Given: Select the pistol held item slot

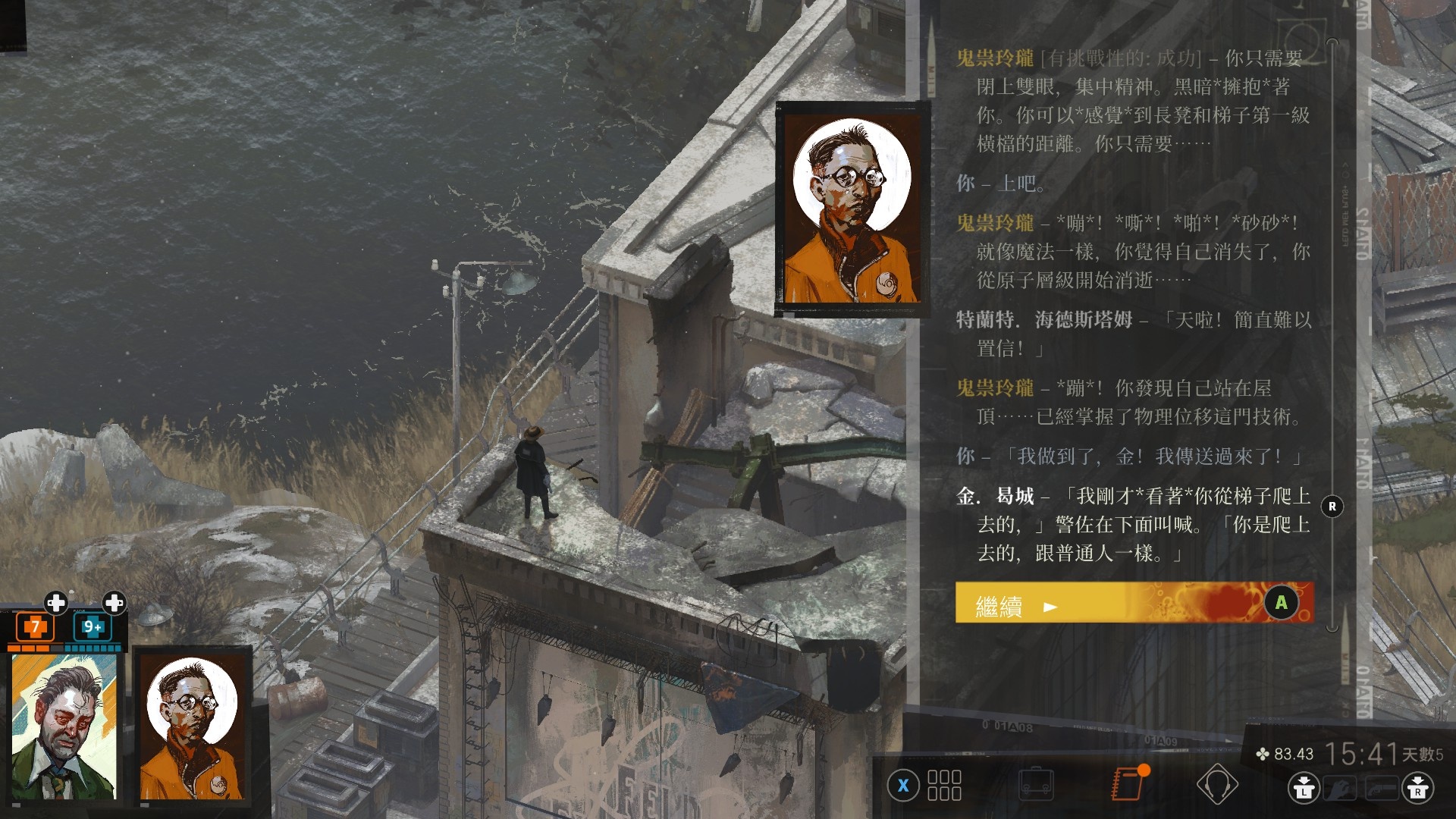Looking at the screenshot, I should click(1382, 789).
